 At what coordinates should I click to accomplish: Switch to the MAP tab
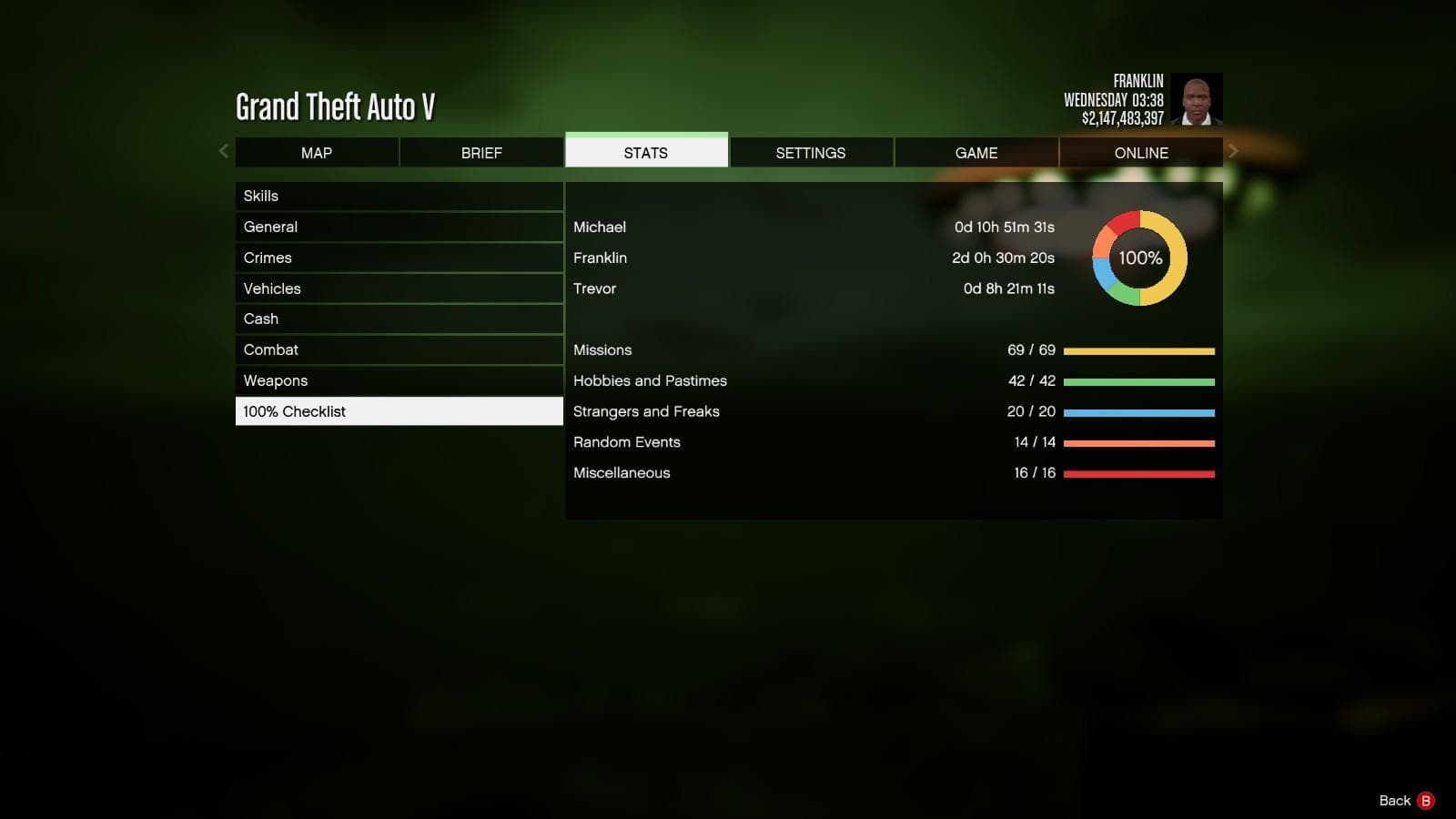(x=316, y=152)
